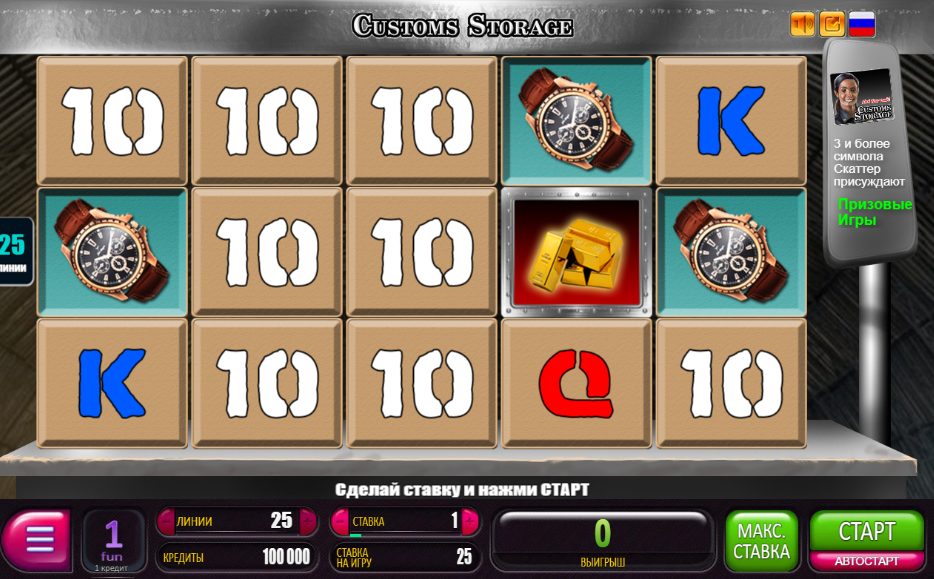Toggle the sound speaker icon
The height and width of the screenshot is (579, 934).
click(802, 23)
